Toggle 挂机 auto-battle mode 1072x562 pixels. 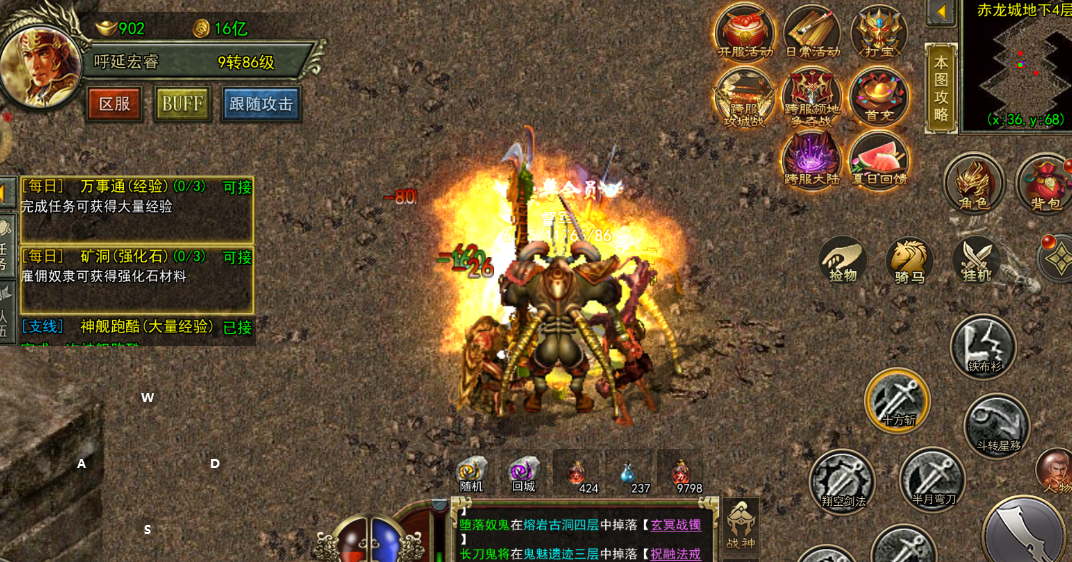pyautogui.click(x=976, y=260)
